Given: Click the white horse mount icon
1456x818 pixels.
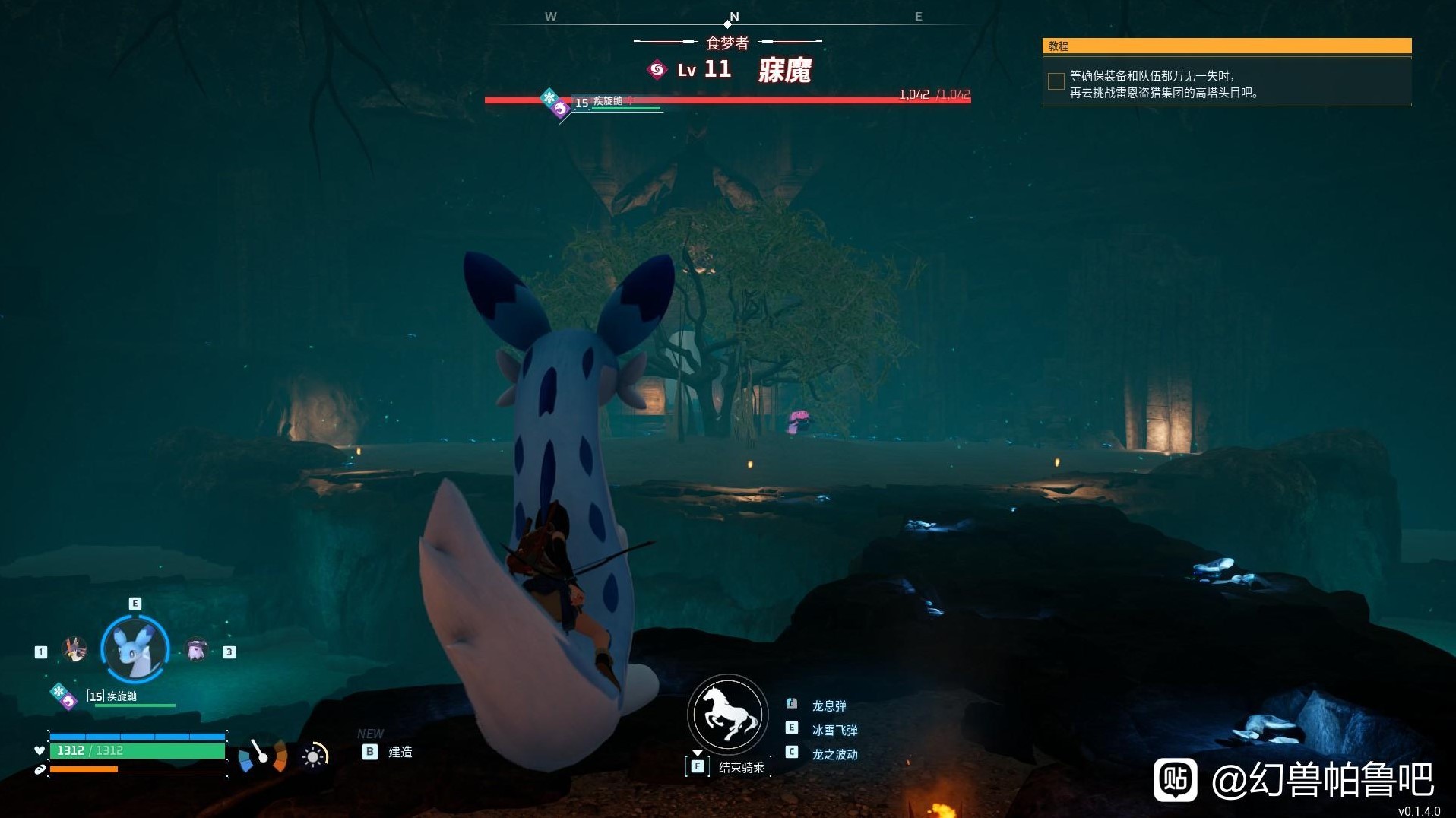Looking at the screenshot, I should pyautogui.click(x=728, y=714).
